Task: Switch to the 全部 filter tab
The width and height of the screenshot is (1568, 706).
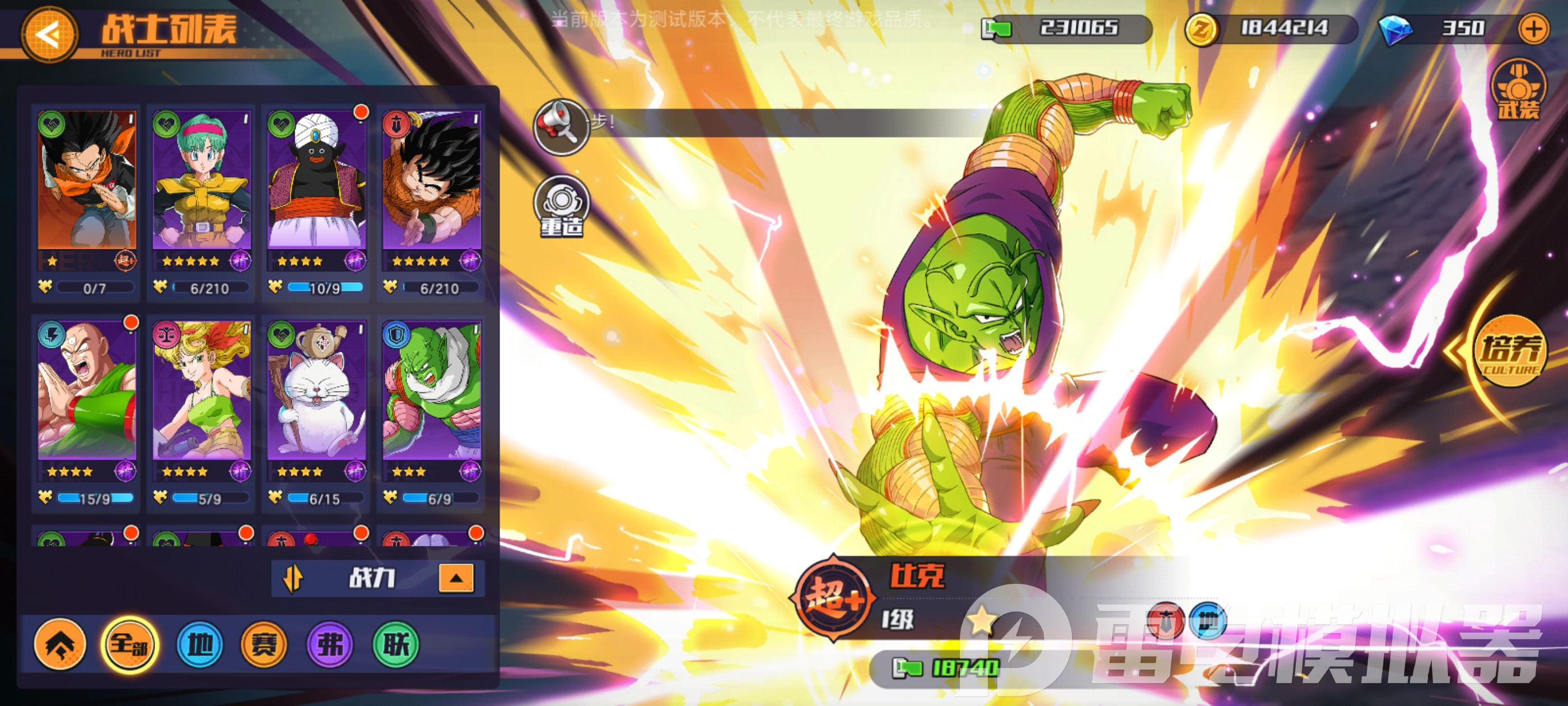Action: point(129,644)
